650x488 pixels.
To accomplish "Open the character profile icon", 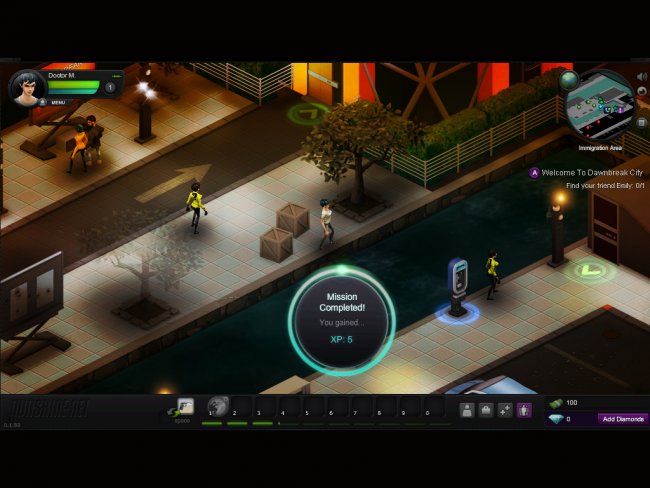I will (x=466, y=409).
